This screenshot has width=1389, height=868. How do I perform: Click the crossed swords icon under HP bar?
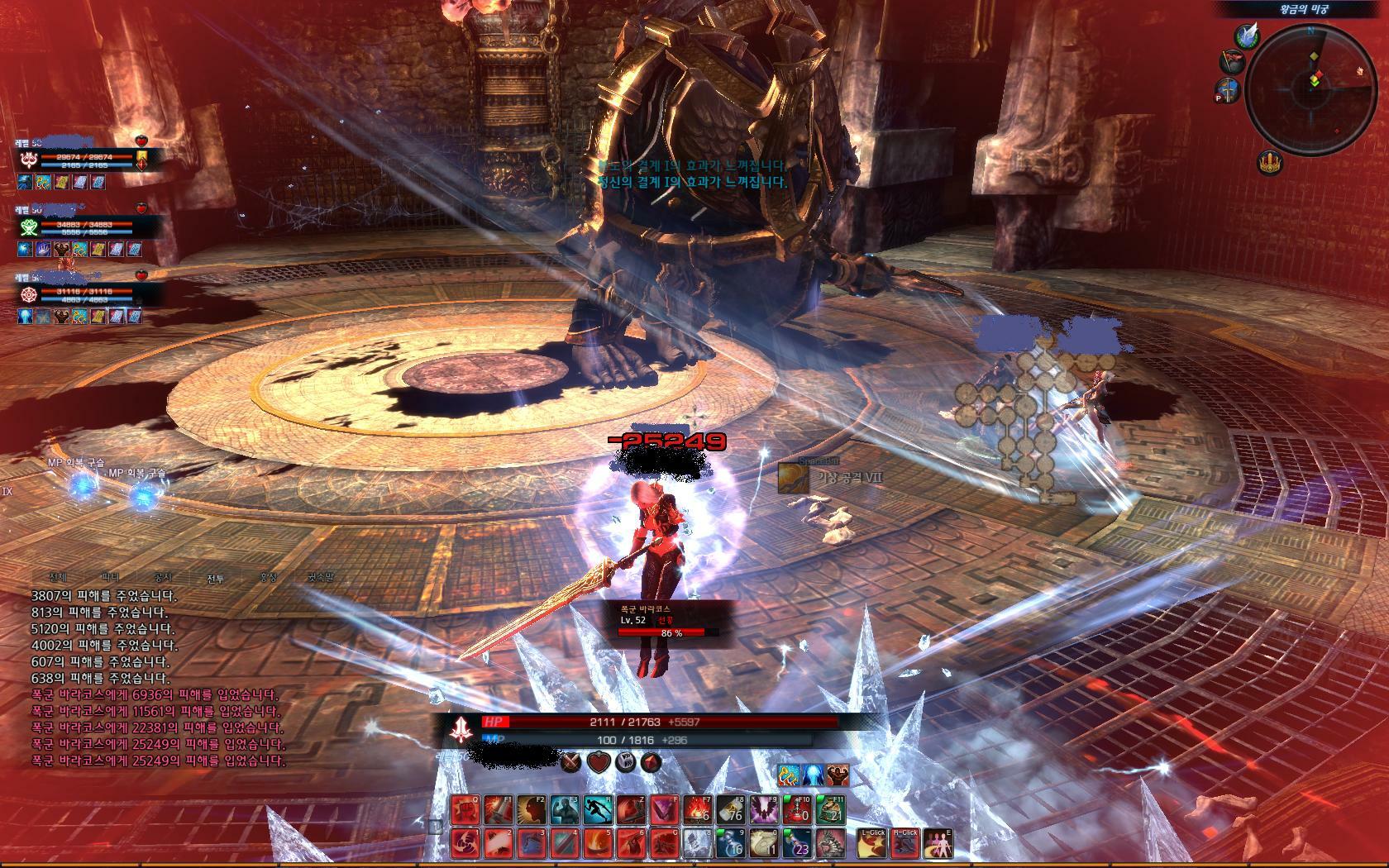(572, 762)
